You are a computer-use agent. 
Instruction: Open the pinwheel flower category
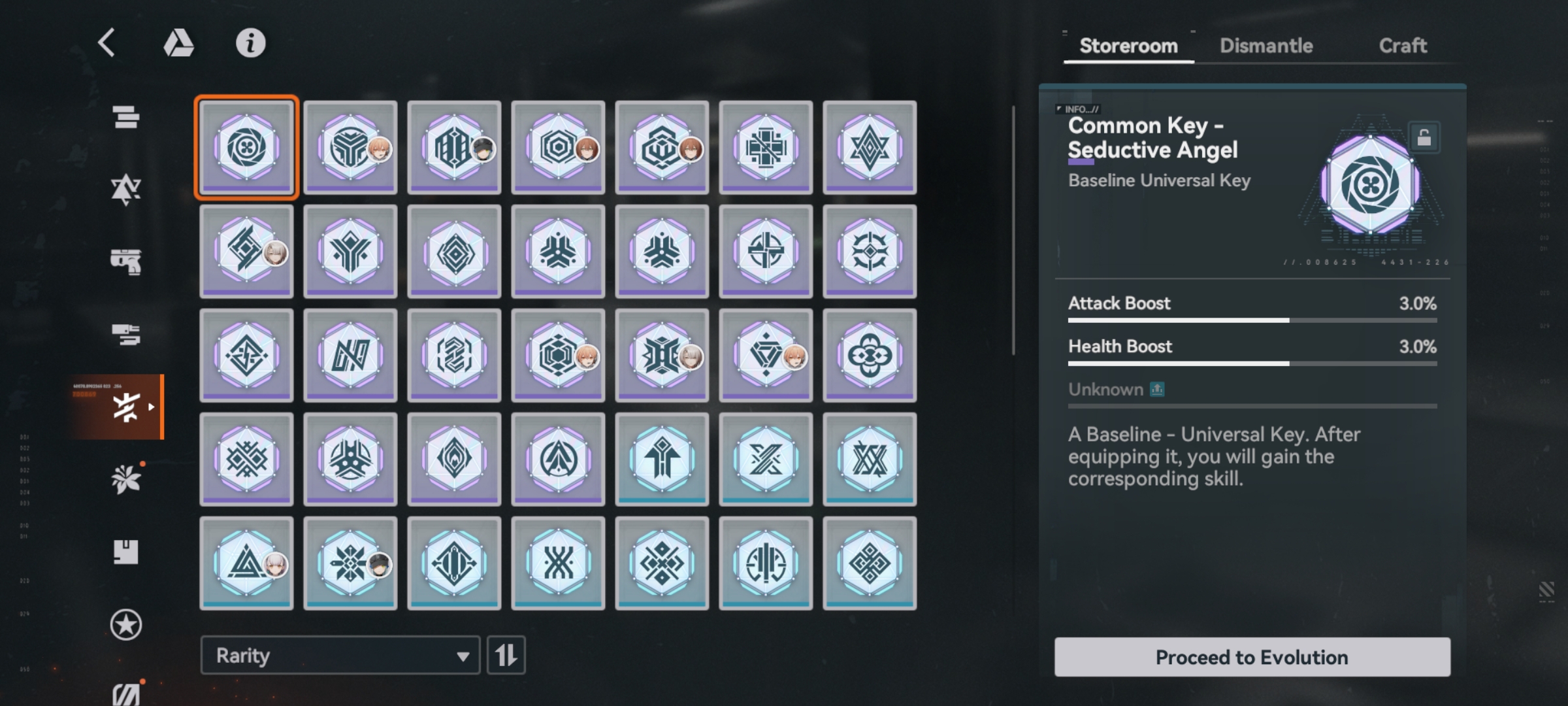click(x=125, y=480)
